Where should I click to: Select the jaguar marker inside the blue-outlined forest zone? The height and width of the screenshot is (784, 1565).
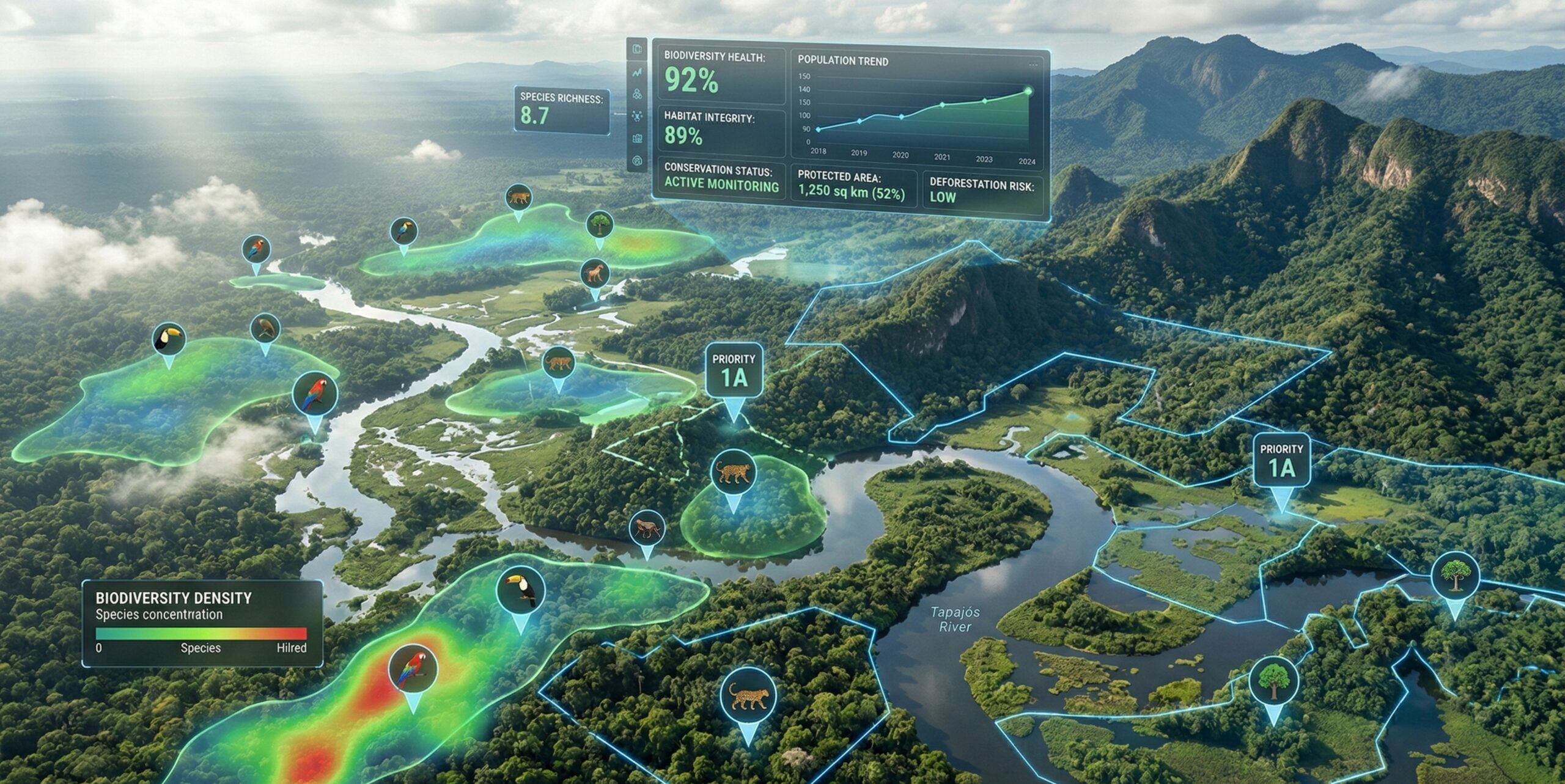[748, 696]
